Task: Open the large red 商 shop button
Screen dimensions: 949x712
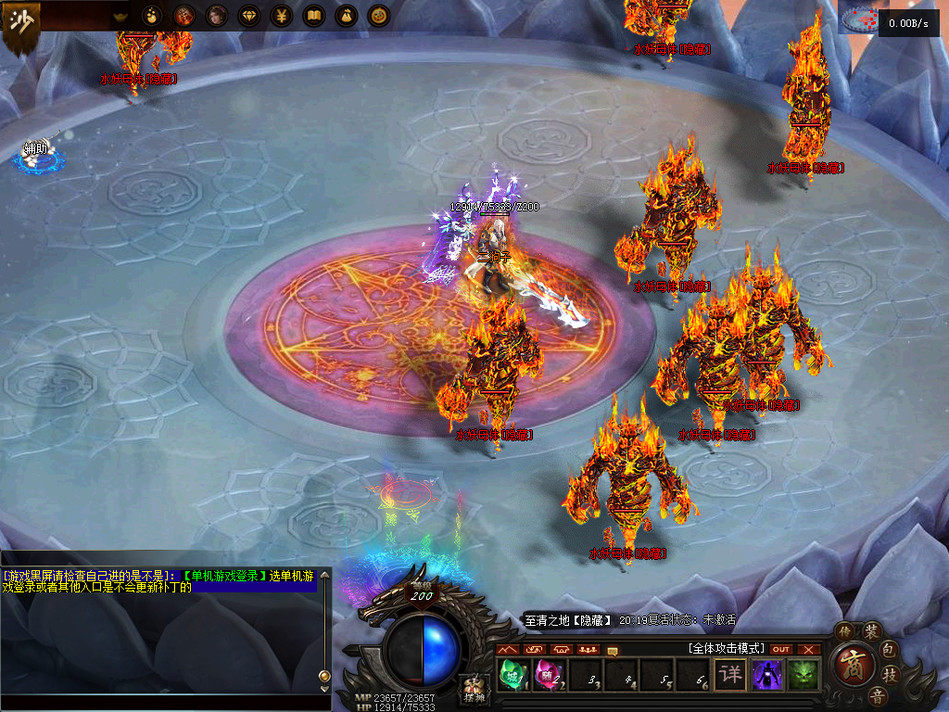Action: point(853,663)
